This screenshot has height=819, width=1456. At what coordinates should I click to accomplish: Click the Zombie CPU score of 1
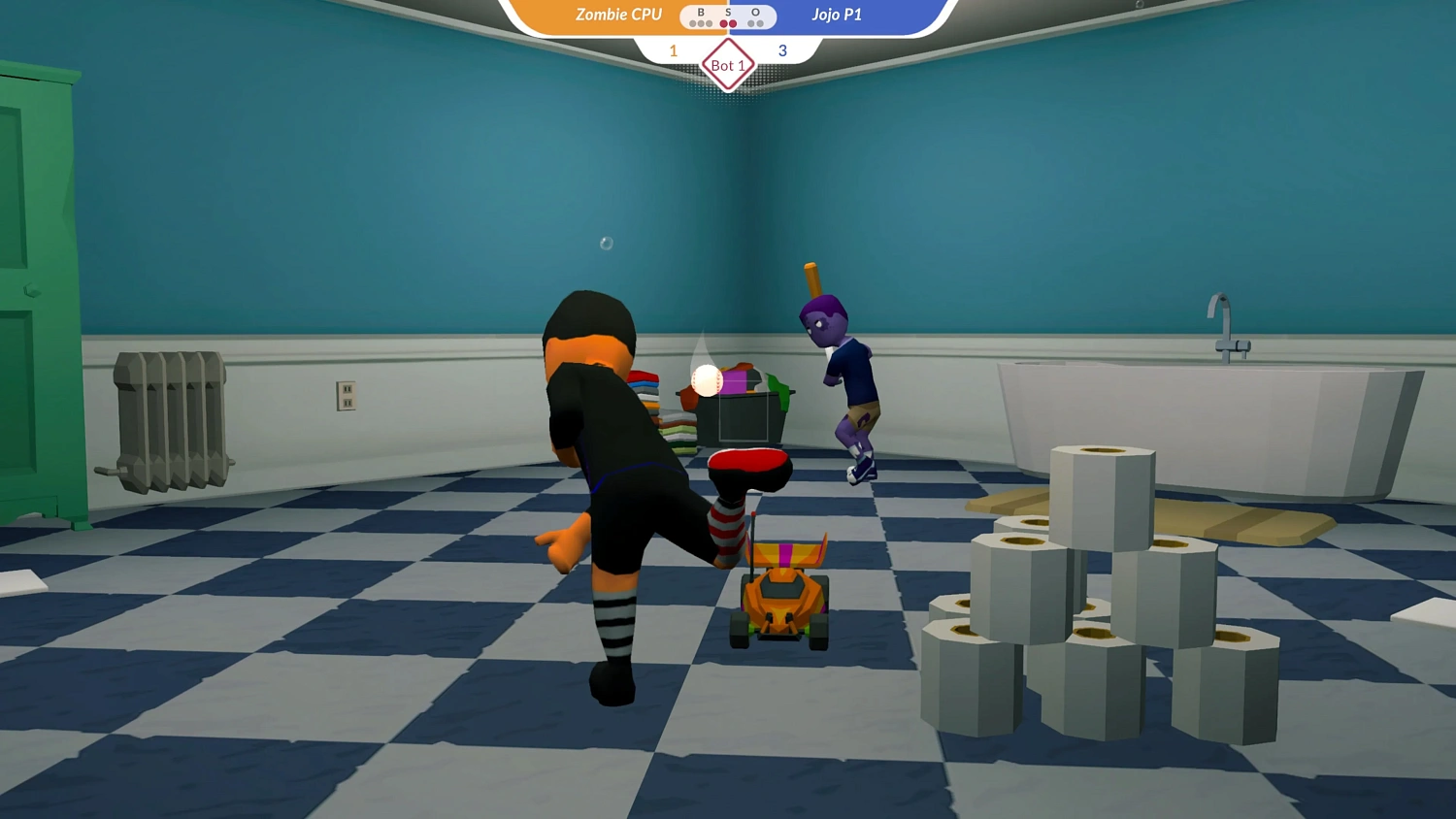[673, 49]
